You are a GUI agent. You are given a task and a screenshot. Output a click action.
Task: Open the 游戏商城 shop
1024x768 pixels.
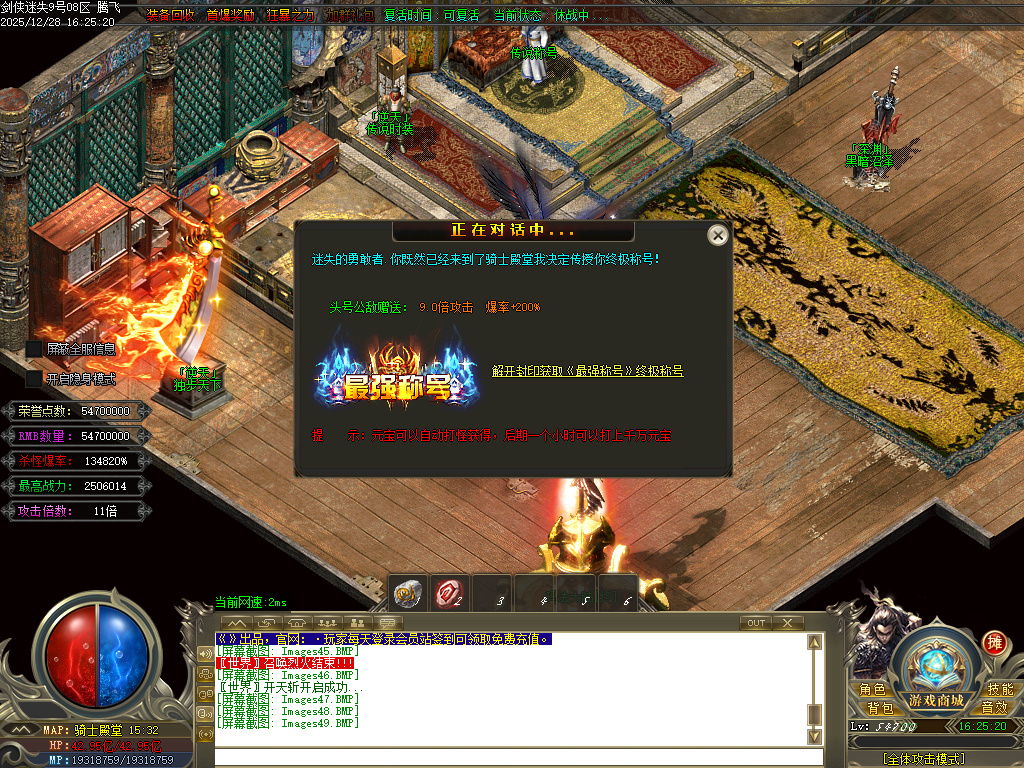click(x=936, y=699)
